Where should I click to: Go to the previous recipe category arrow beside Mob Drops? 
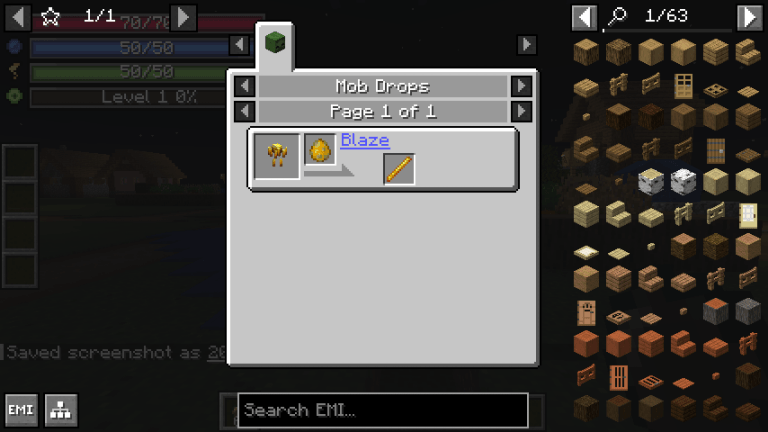(x=244, y=86)
